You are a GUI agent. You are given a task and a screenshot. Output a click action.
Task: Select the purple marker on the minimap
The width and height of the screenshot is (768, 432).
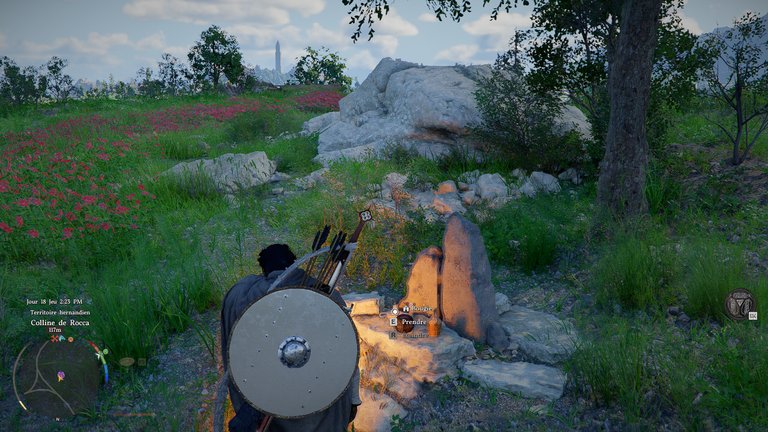pyautogui.click(x=61, y=376)
